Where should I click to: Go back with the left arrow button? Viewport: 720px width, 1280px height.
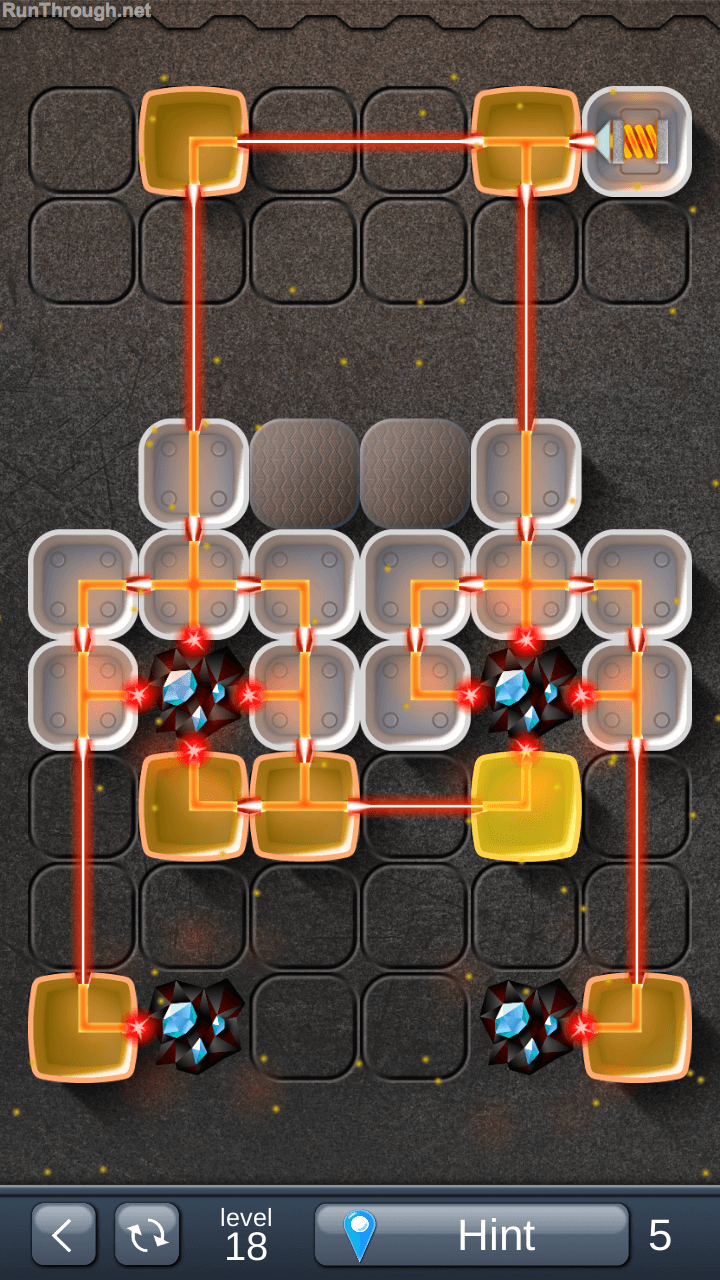[x=63, y=1235]
